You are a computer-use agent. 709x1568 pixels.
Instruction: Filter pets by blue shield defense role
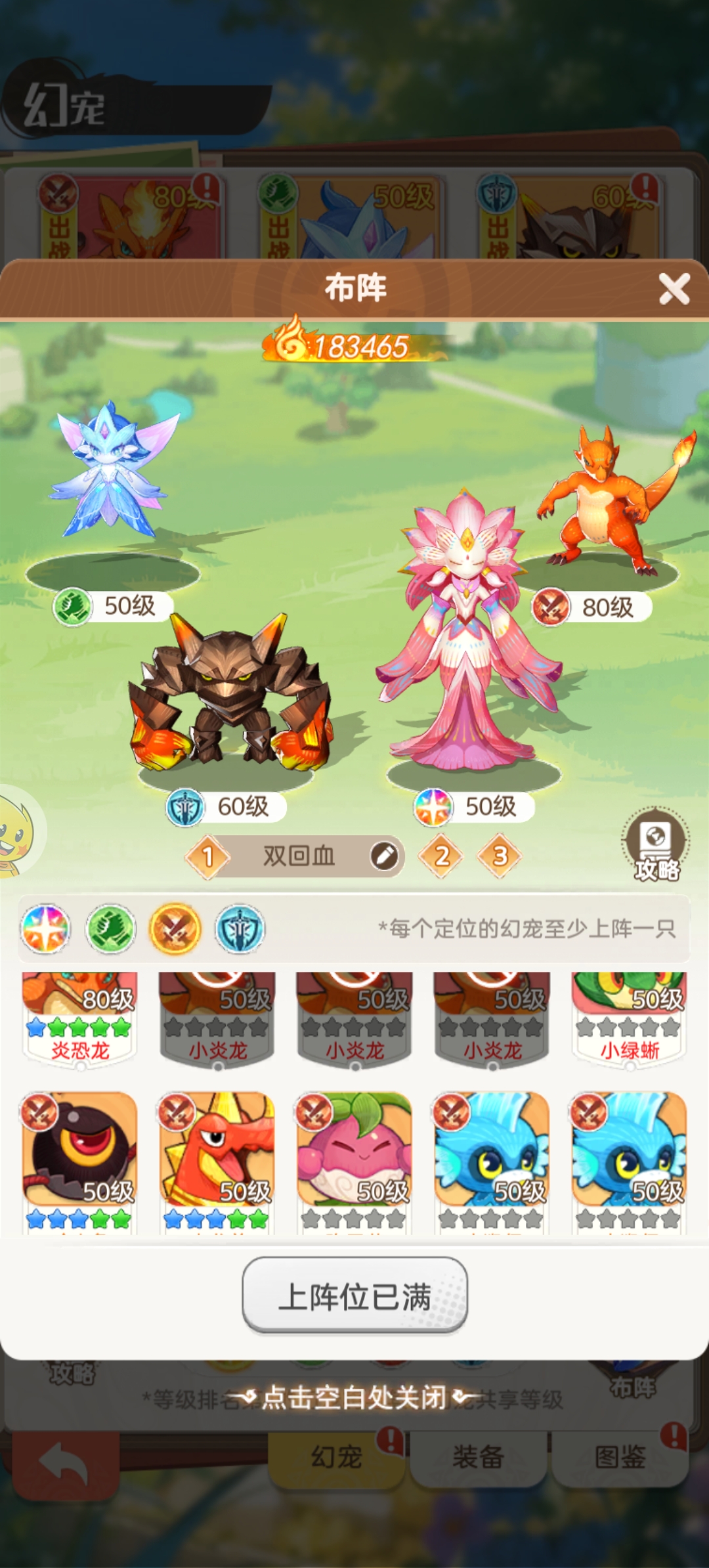[240, 929]
